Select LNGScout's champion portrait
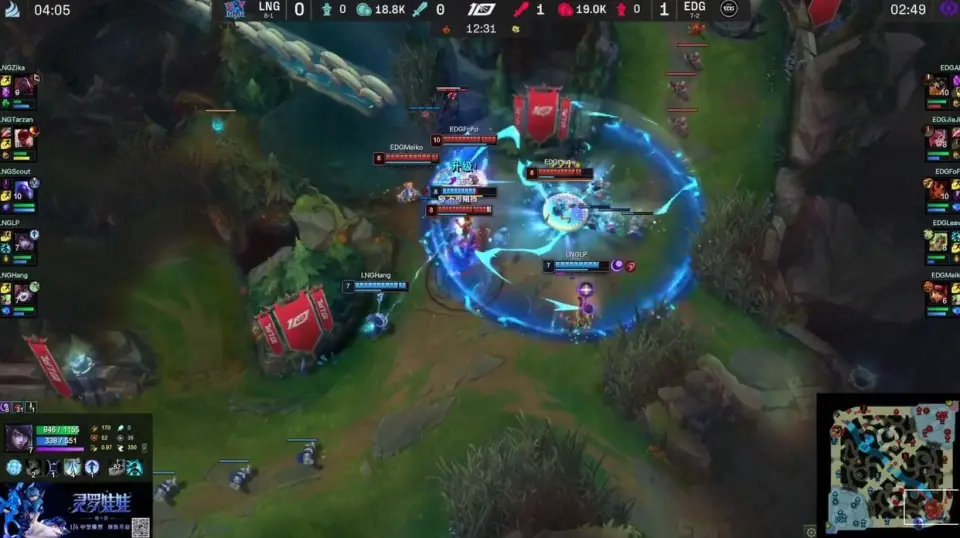Image resolution: width=960 pixels, height=538 pixels. (x=24, y=190)
